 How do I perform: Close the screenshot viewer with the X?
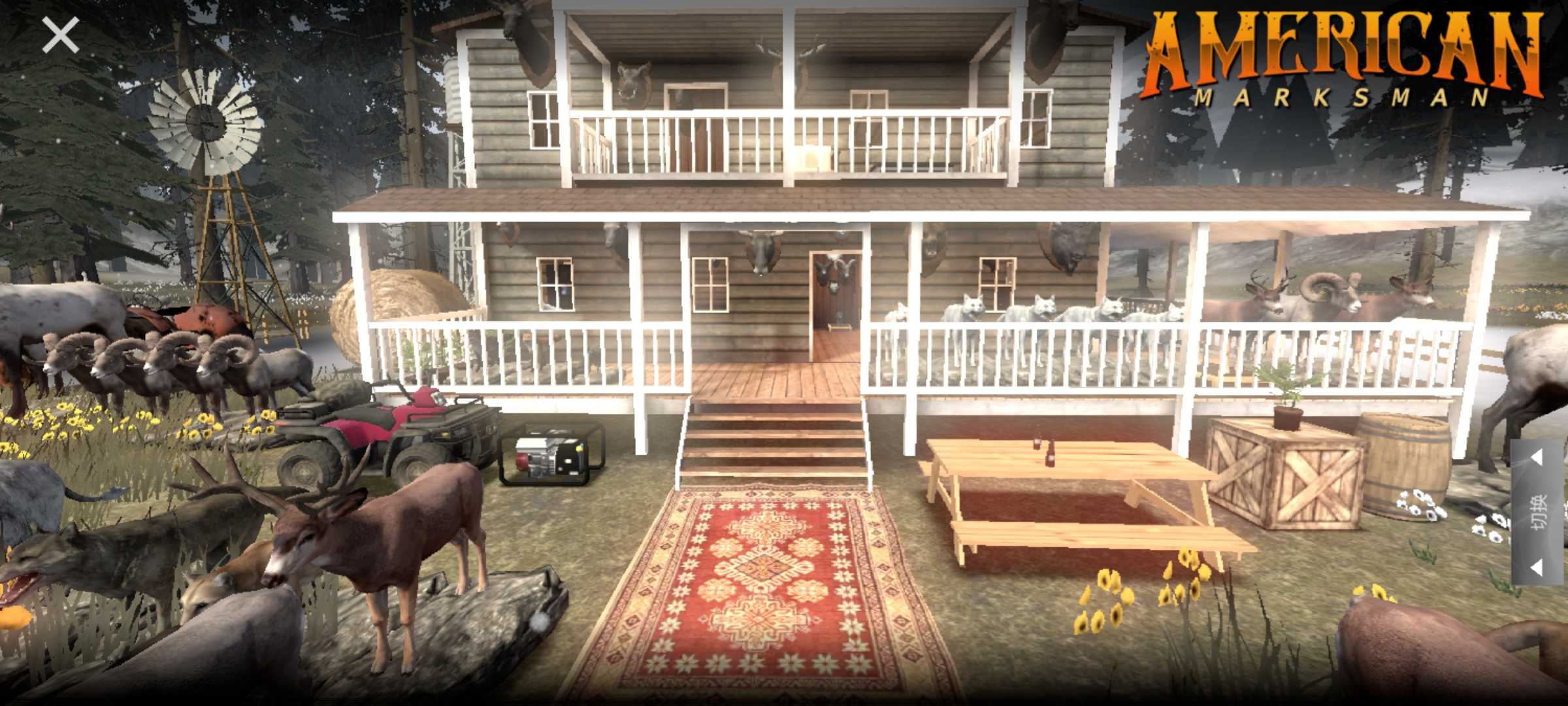tap(60, 35)
